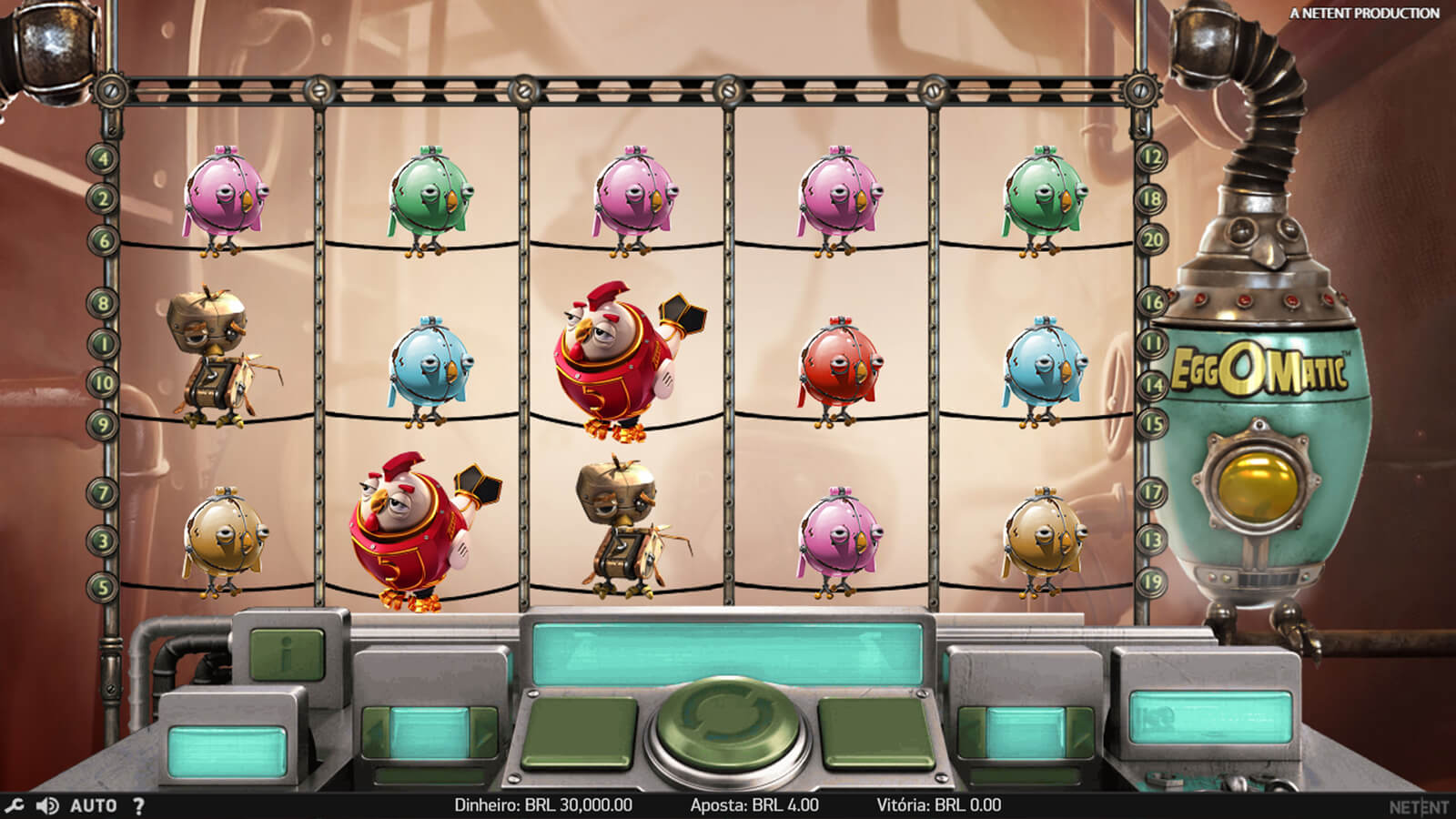Toggle sound with the speaker icon

click(x=48, y=805)
